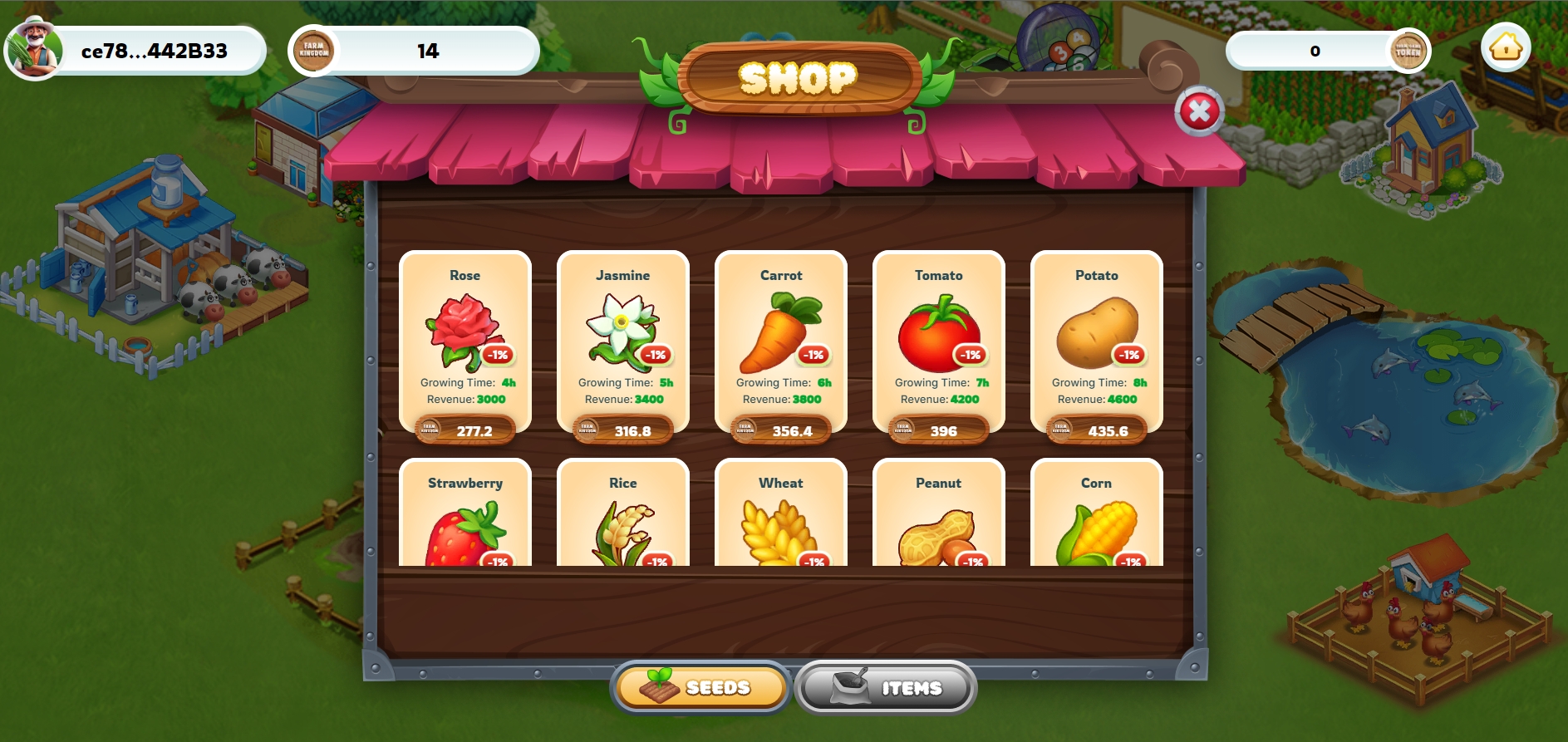Open the farmer profile avatar
Image resolution: width=1568 pixels, height=742 pixels.
[34, 48]
